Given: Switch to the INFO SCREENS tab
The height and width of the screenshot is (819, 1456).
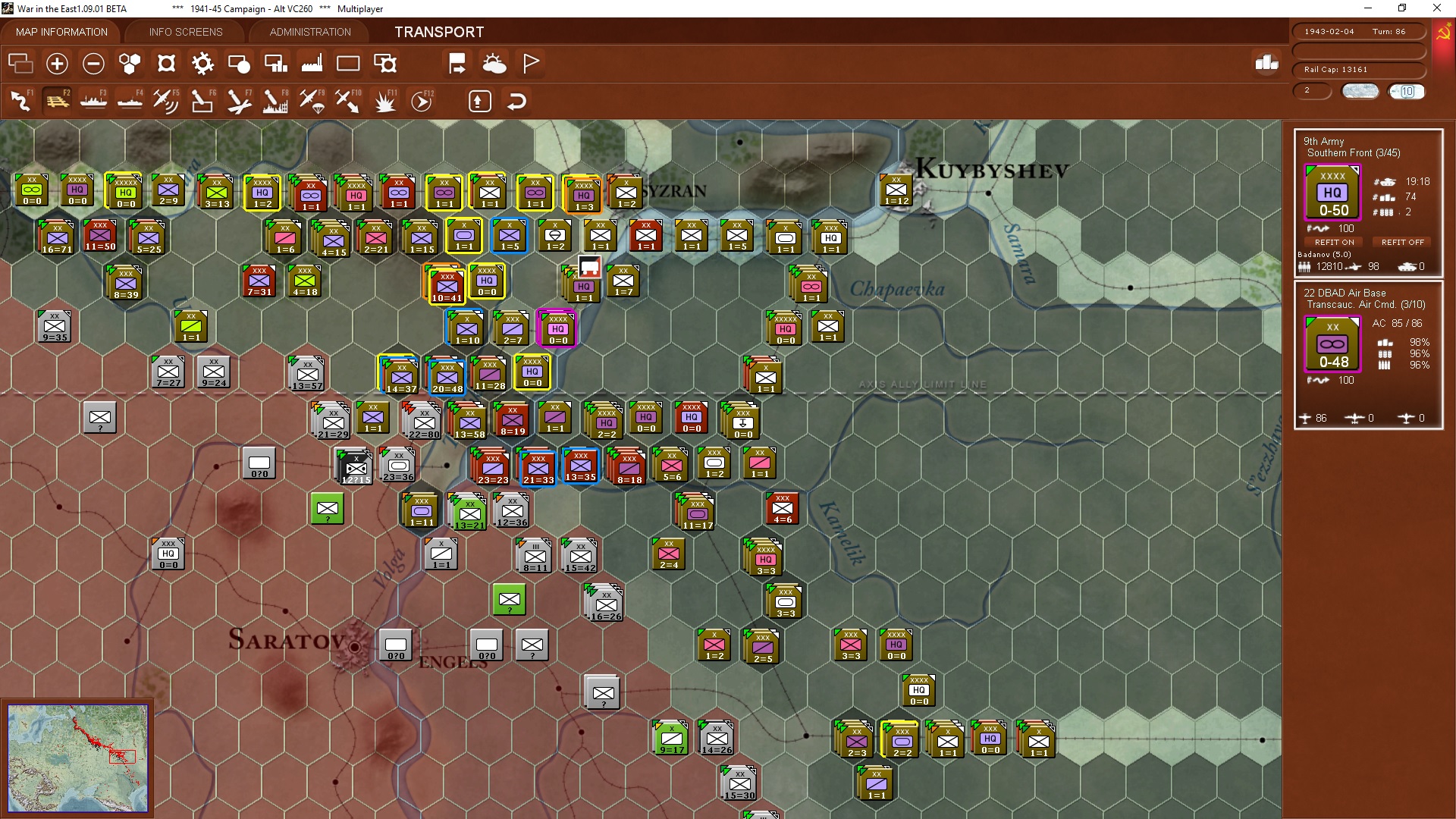Looking at the screenshot, I should coord(185,32).
